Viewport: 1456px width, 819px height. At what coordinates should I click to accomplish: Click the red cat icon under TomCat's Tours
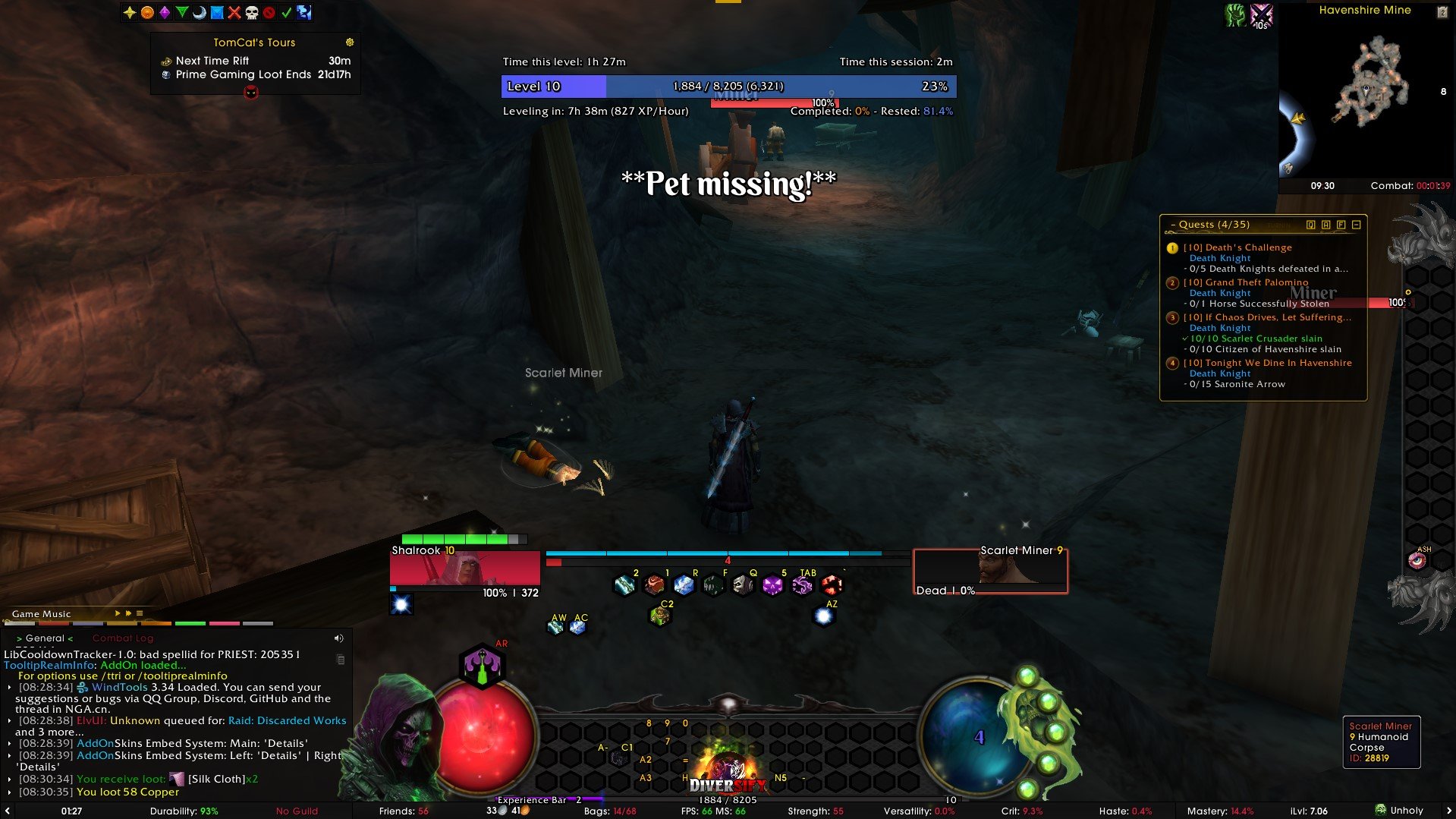251,93
